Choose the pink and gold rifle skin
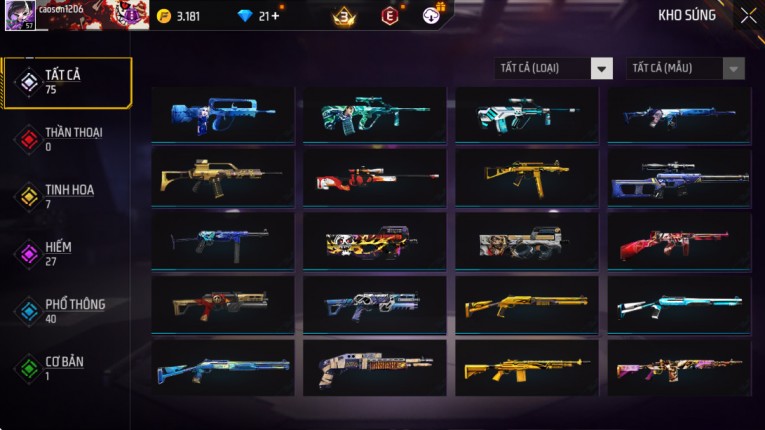Viewport: 765px width, 430px height. (679, 367)
